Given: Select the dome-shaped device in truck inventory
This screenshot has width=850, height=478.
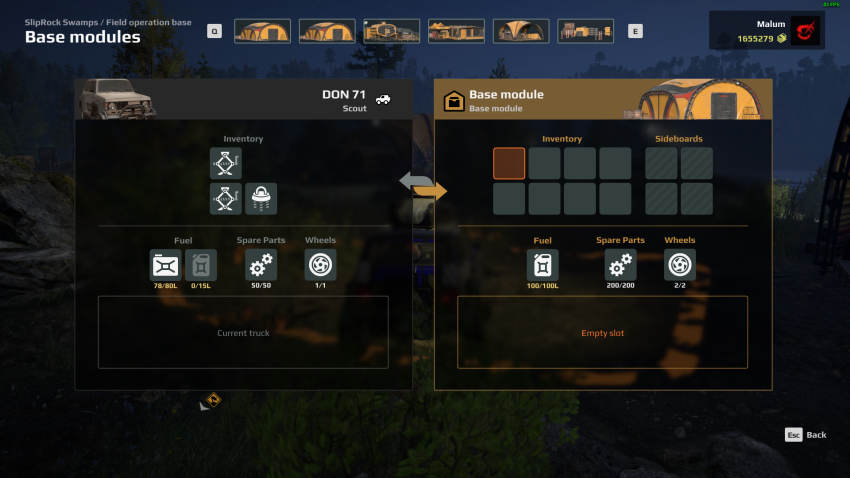Looking at the screenshot, I should pyautogui.click(x=261, y=198).
